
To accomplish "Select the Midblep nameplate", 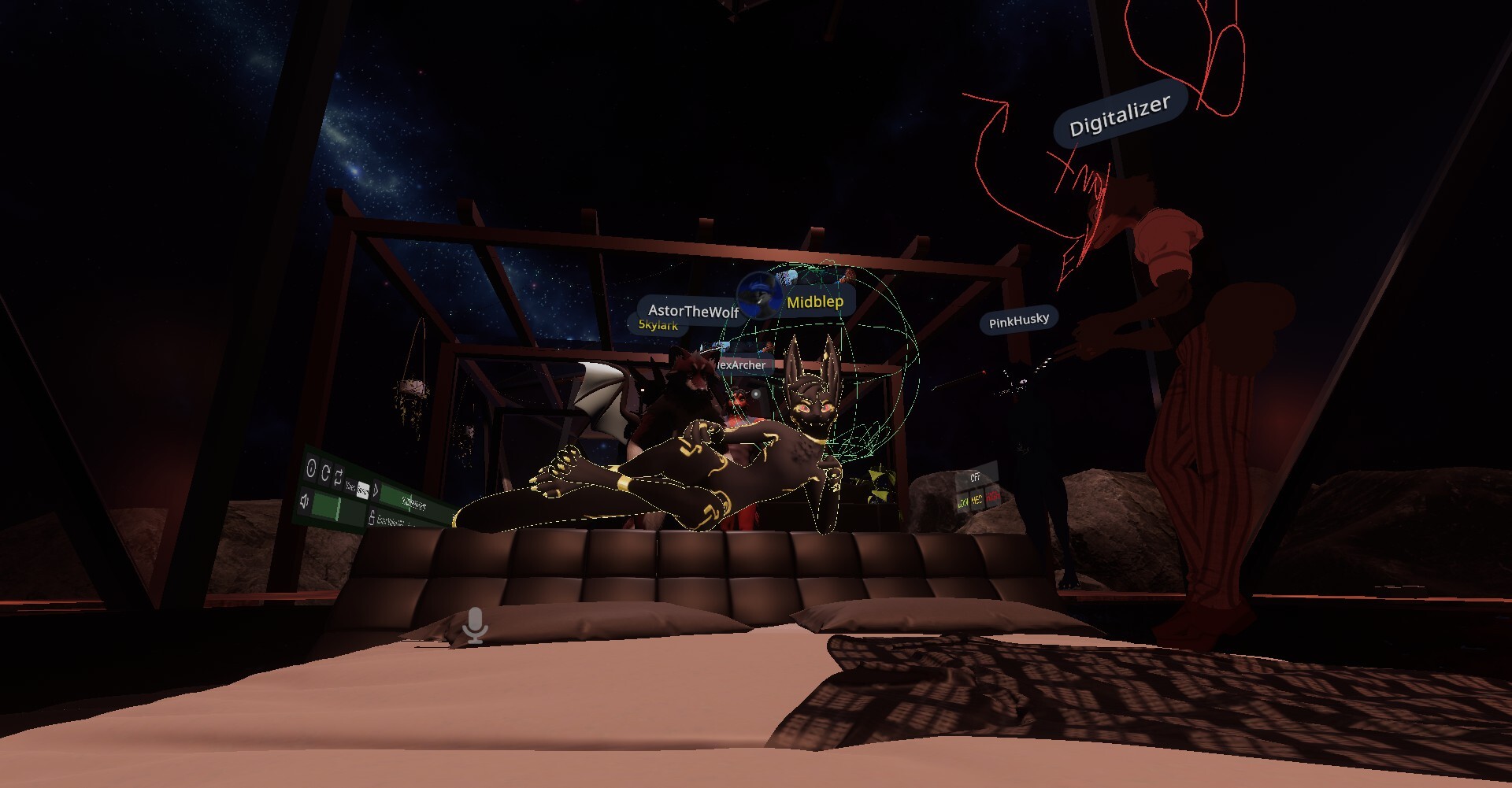I will tap(814, 302).
